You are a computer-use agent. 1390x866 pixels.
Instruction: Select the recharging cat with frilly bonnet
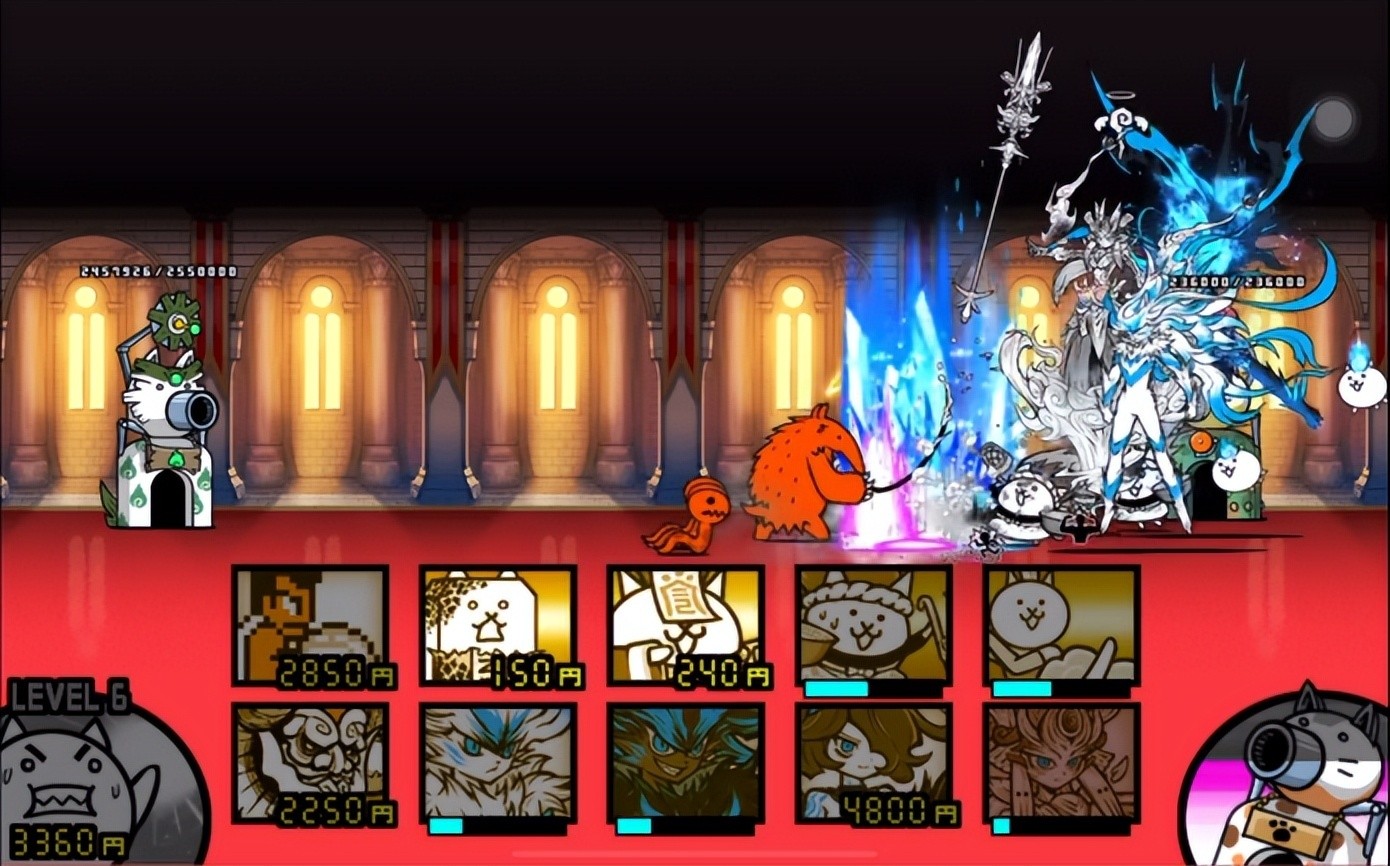(x=874, y=625)
